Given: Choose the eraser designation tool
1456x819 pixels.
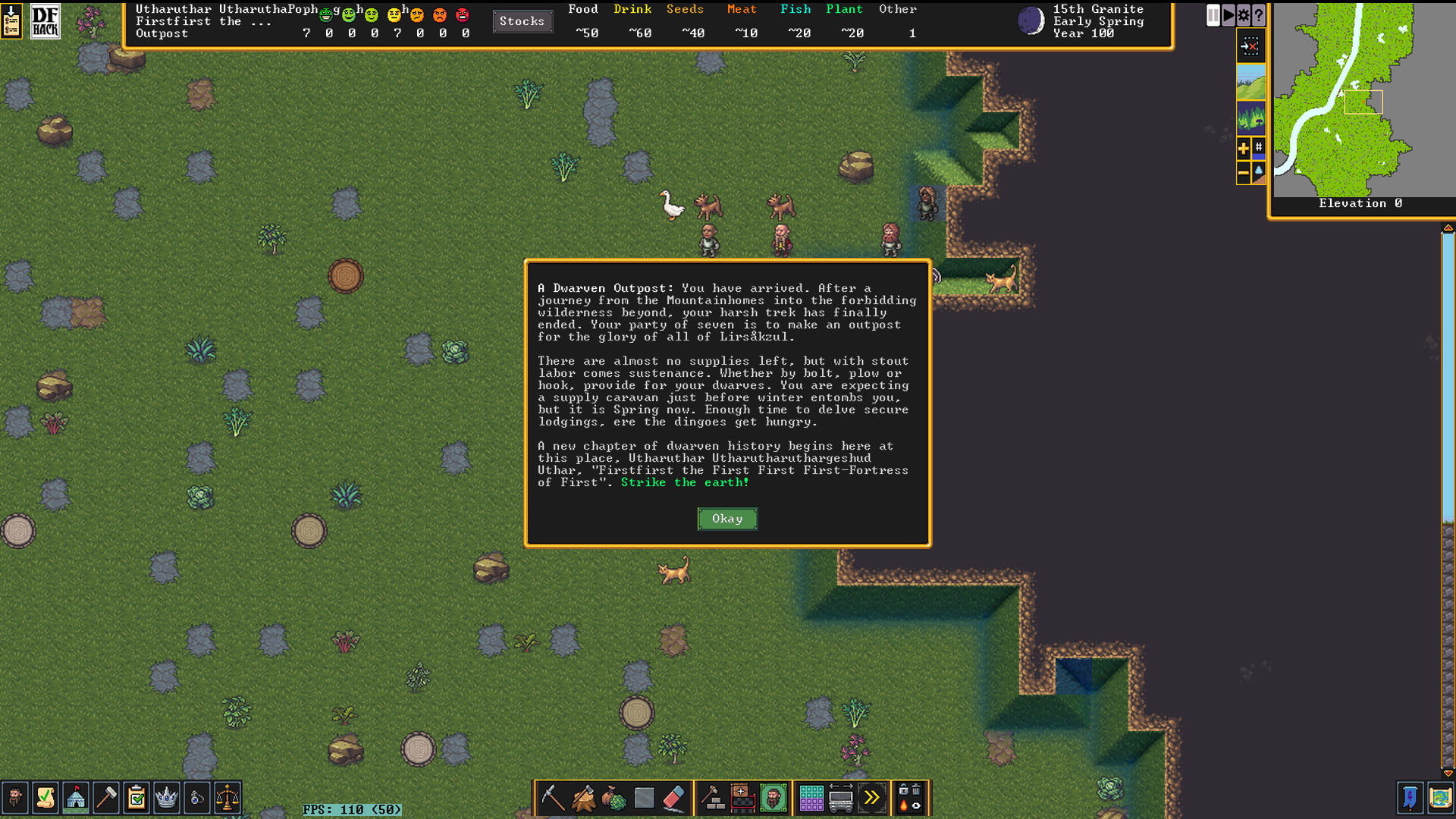Looking at the screenshot, I should pyautogui.click(x=674, y=798).
